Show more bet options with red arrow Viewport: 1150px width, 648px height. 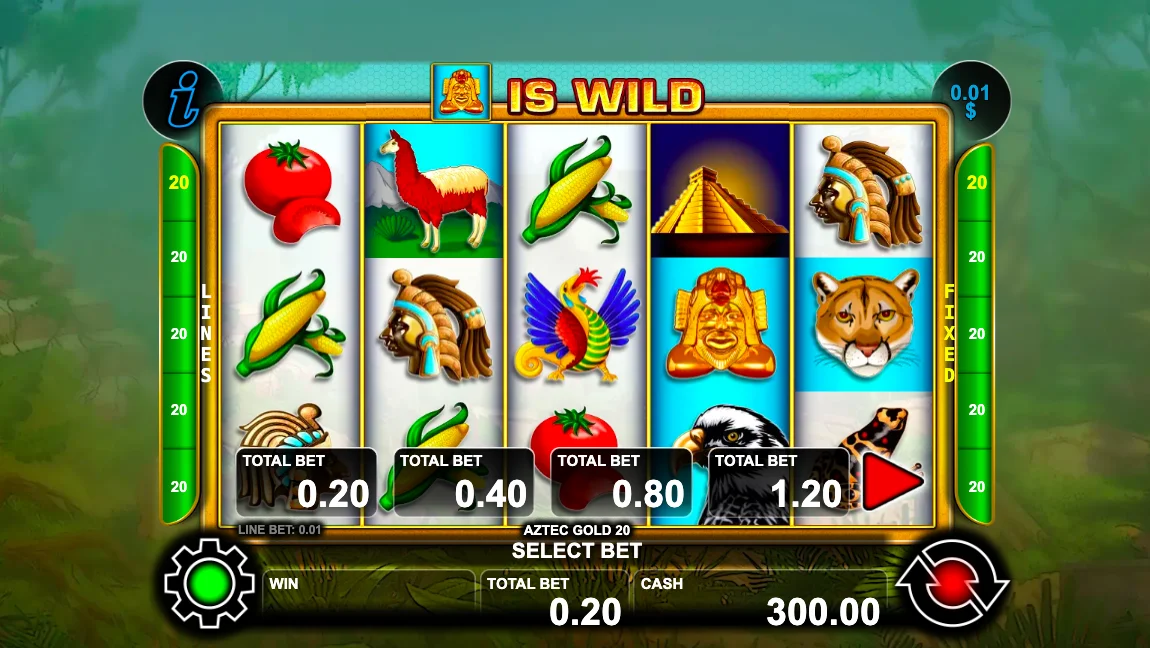click(x=892, y=484)
